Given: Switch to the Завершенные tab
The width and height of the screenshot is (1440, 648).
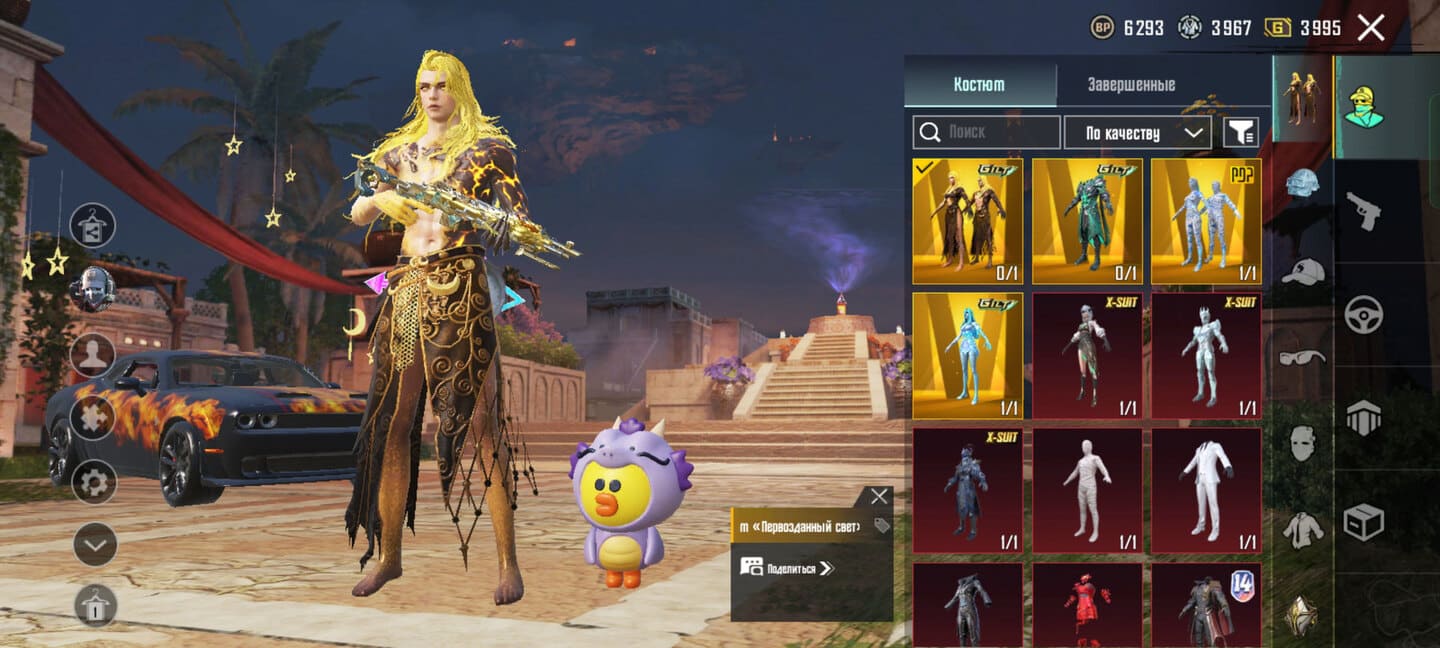Looking at the screenshot, I should point(1131,85).
